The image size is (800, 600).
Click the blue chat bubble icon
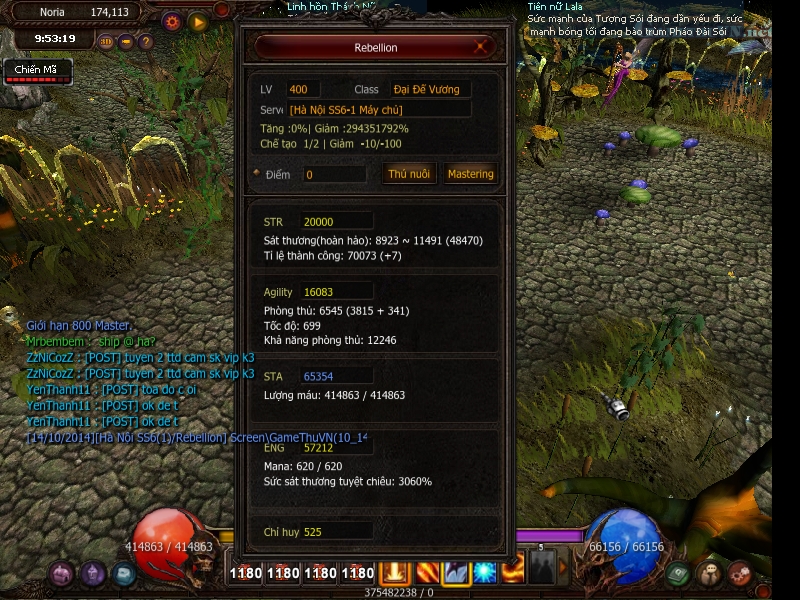tap(124, 574)
